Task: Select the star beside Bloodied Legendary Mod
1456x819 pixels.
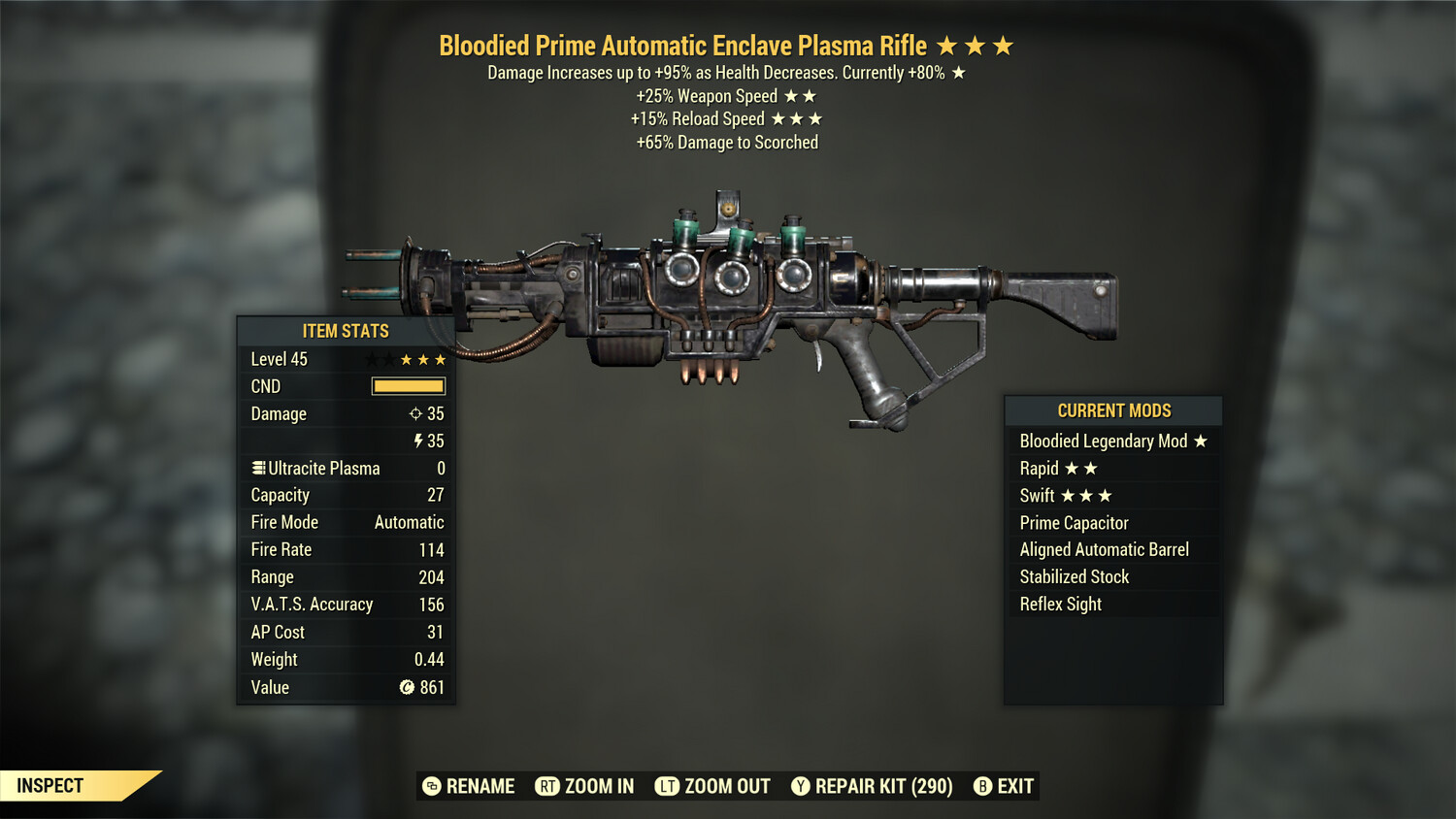Action: (x=1202, y=441)
